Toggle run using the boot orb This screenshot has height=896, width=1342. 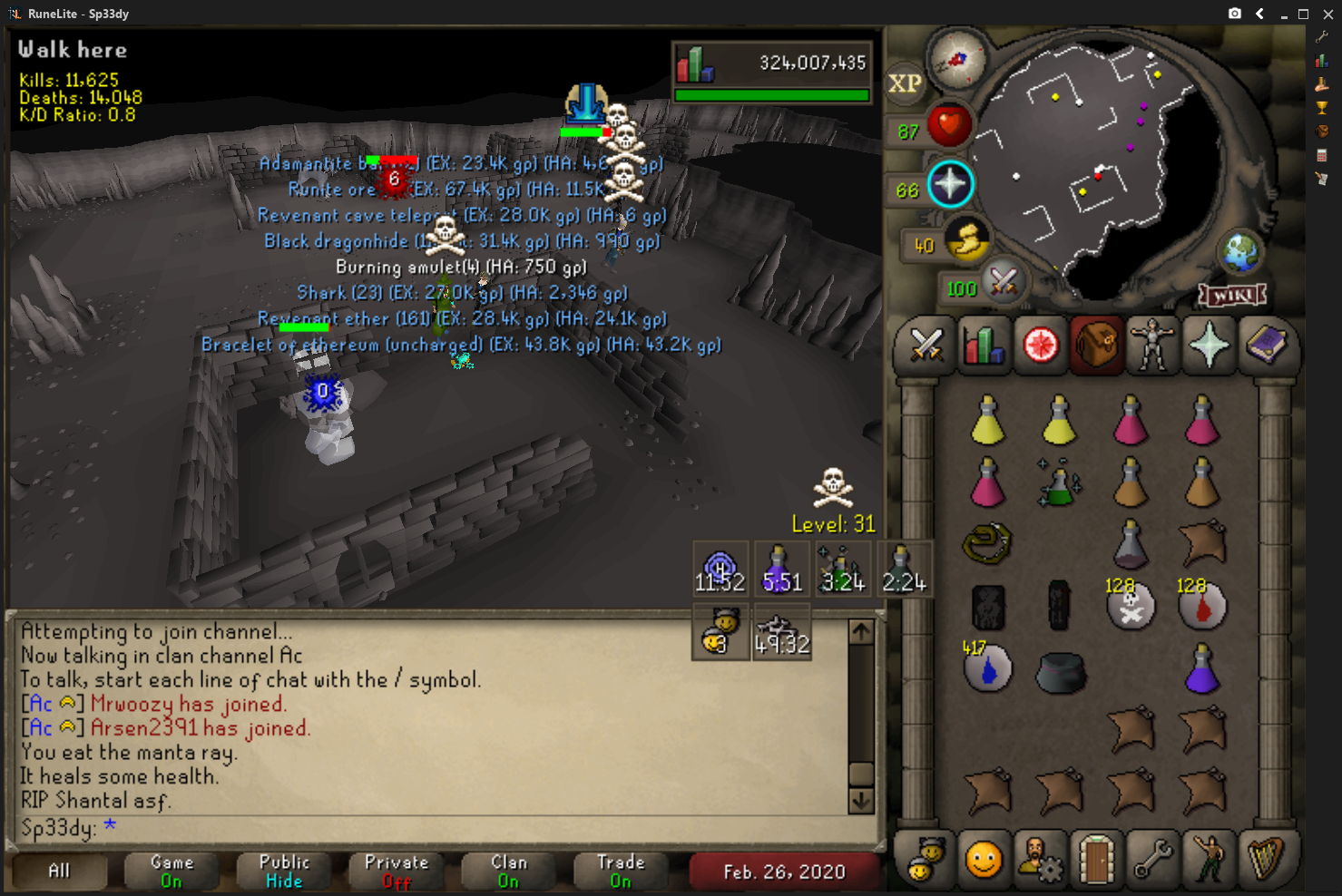click(966, 241)
